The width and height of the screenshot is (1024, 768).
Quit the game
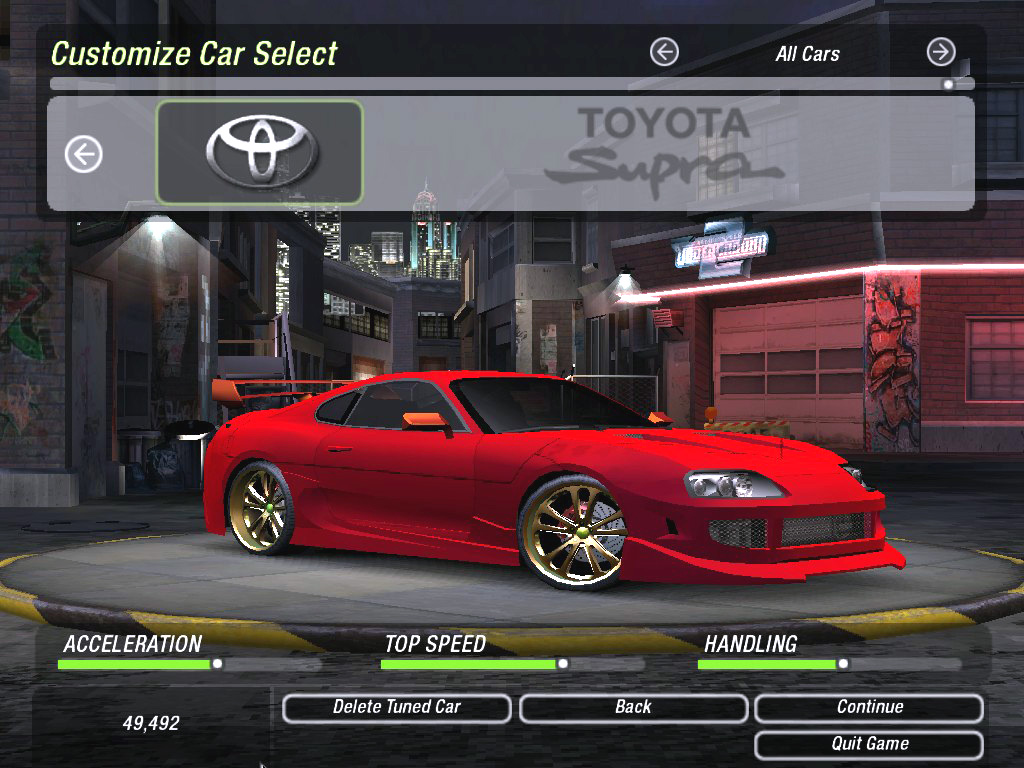[x=869, y=744]
